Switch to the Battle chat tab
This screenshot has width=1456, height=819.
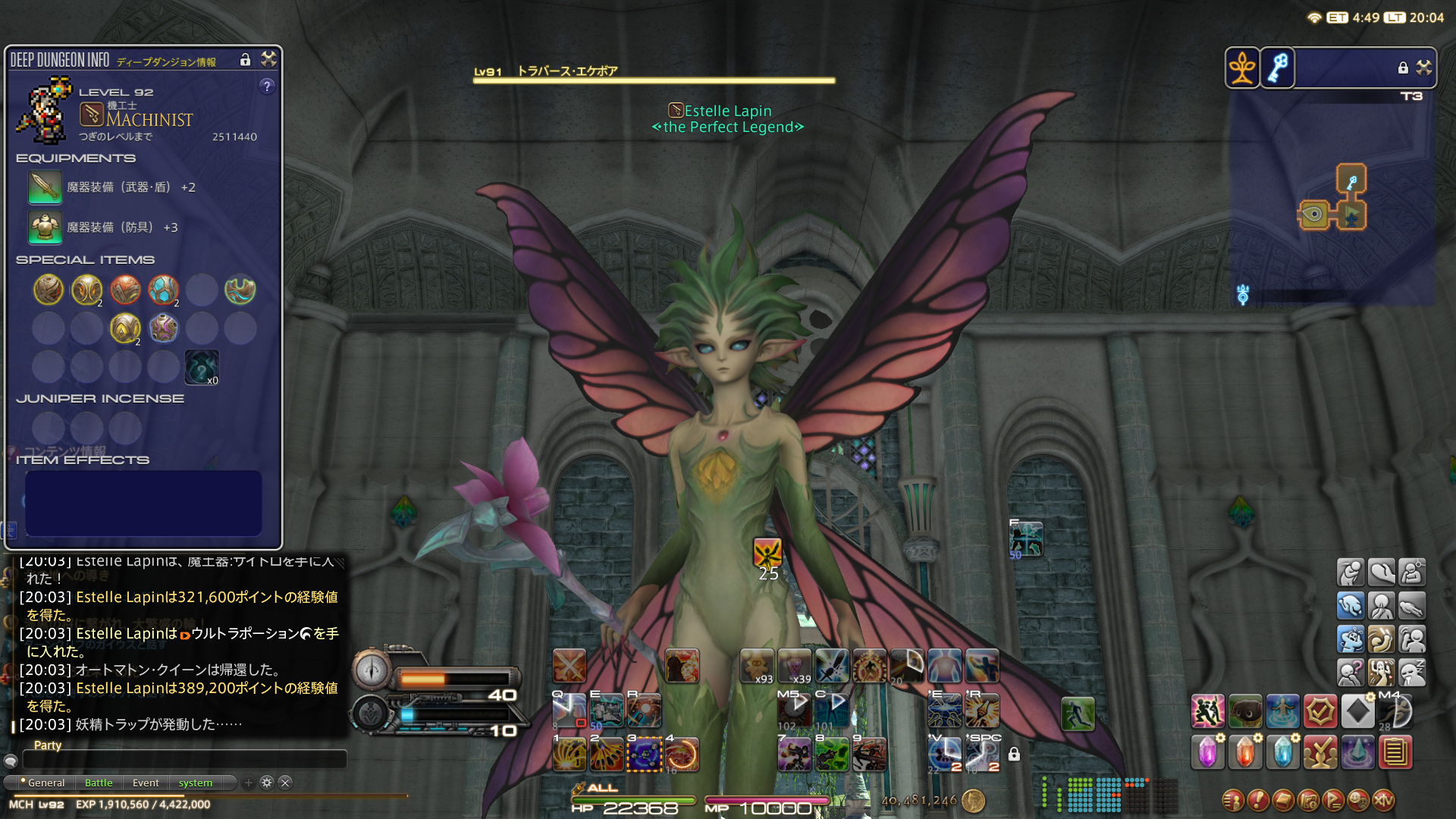[99, 783]
